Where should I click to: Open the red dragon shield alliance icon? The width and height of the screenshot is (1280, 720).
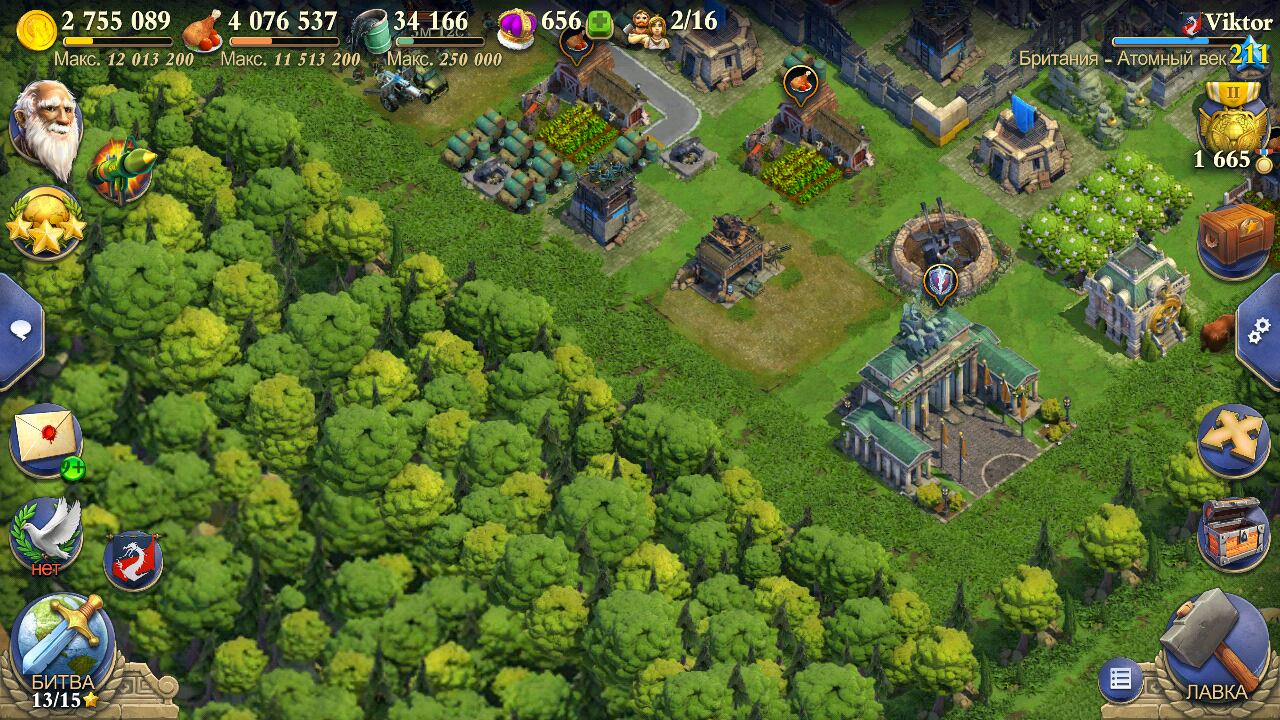coord(133,559)
